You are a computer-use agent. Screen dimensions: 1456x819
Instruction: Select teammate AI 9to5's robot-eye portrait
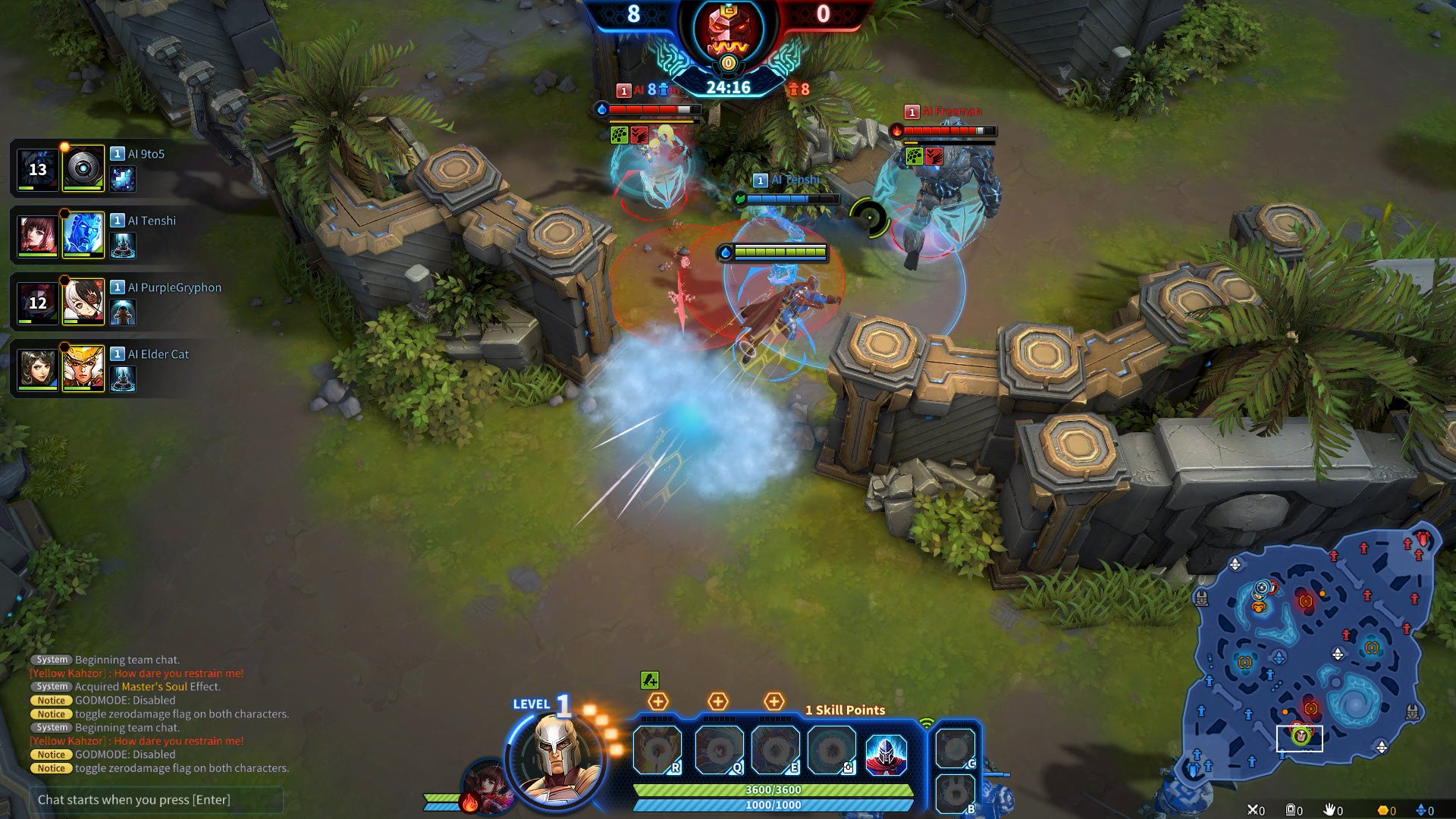pos(83,168)
